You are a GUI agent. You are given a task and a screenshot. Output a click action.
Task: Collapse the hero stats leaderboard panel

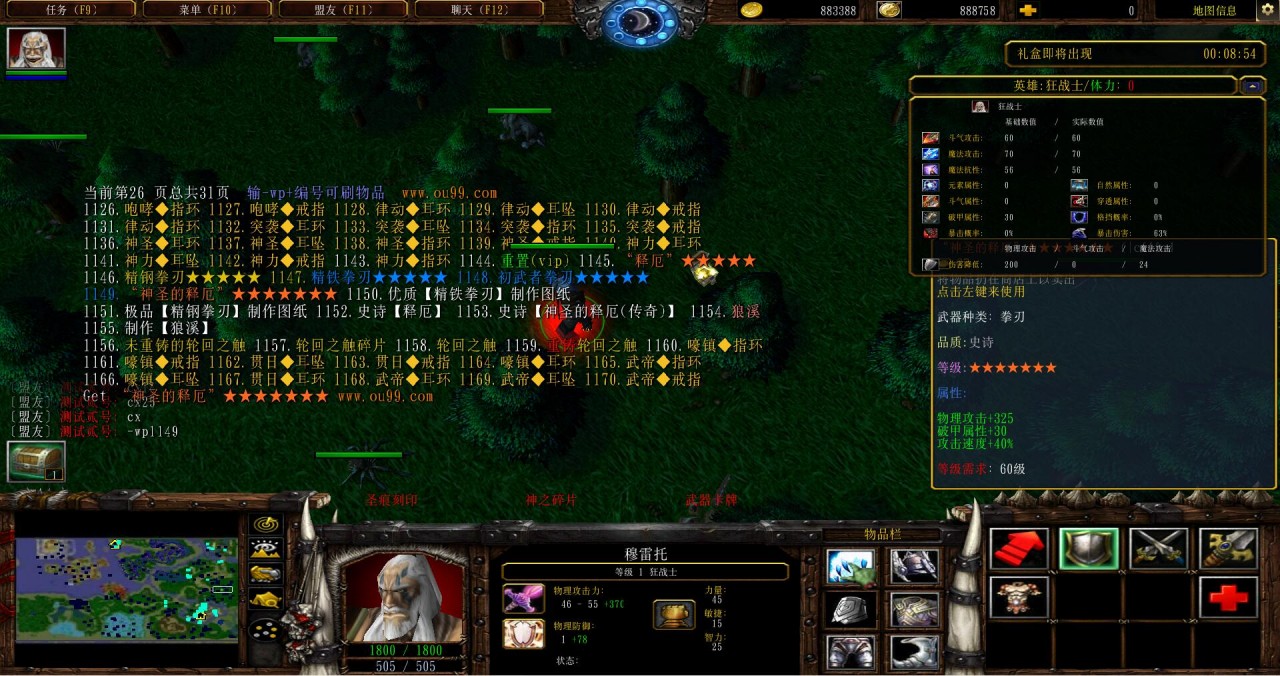pyautogui.click(x=1252, y=86)
